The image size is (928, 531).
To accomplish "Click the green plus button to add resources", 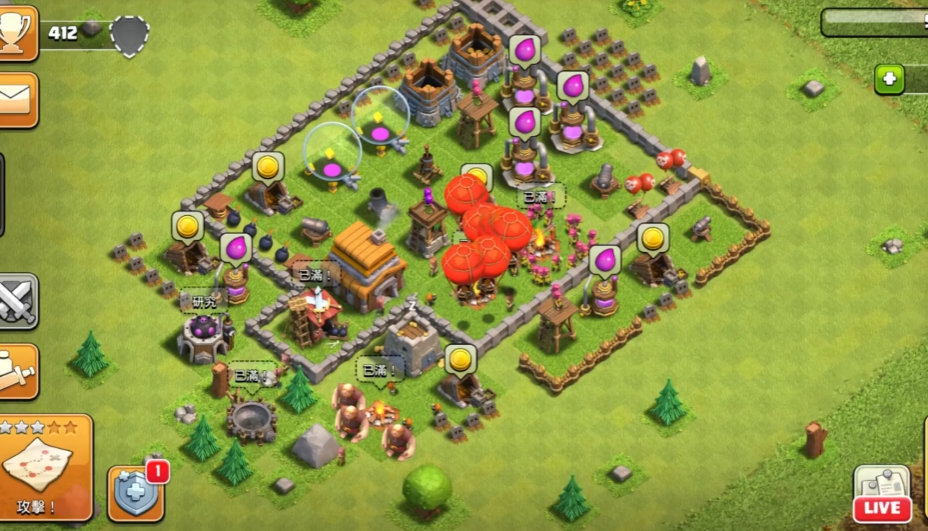I will coord(889,80).
